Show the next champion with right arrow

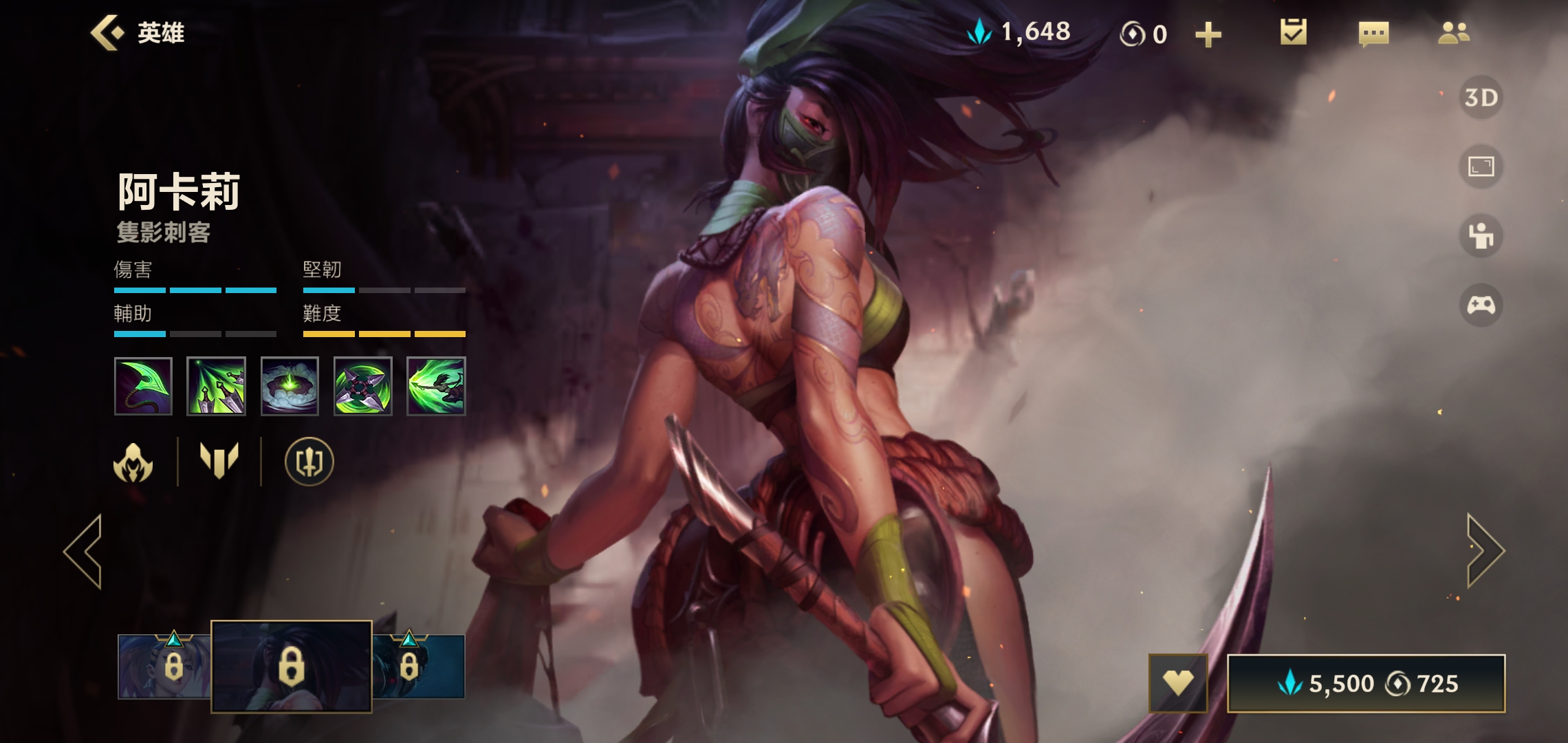coord(1485,550)
